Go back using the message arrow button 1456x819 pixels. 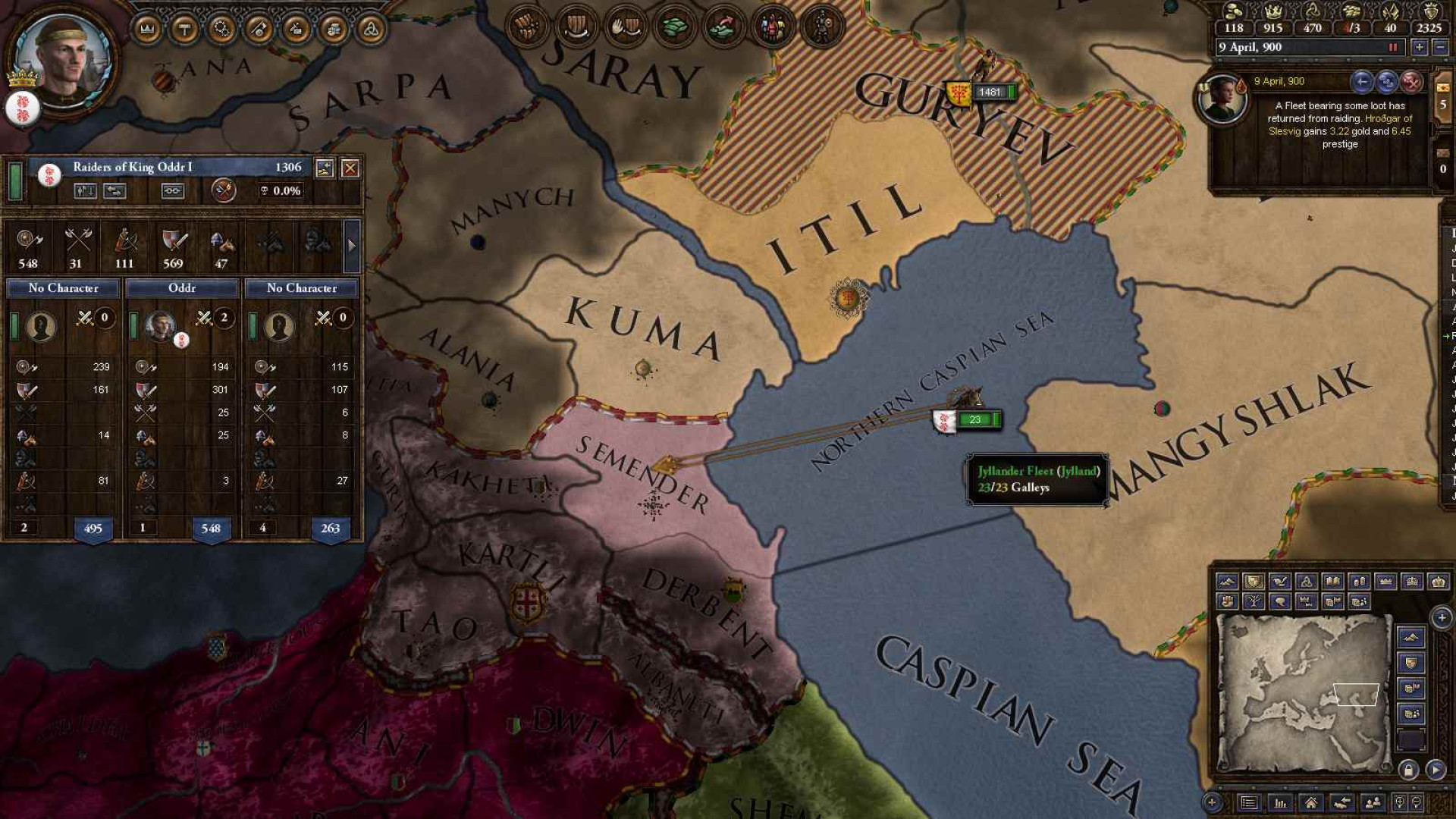(1362, 81)
